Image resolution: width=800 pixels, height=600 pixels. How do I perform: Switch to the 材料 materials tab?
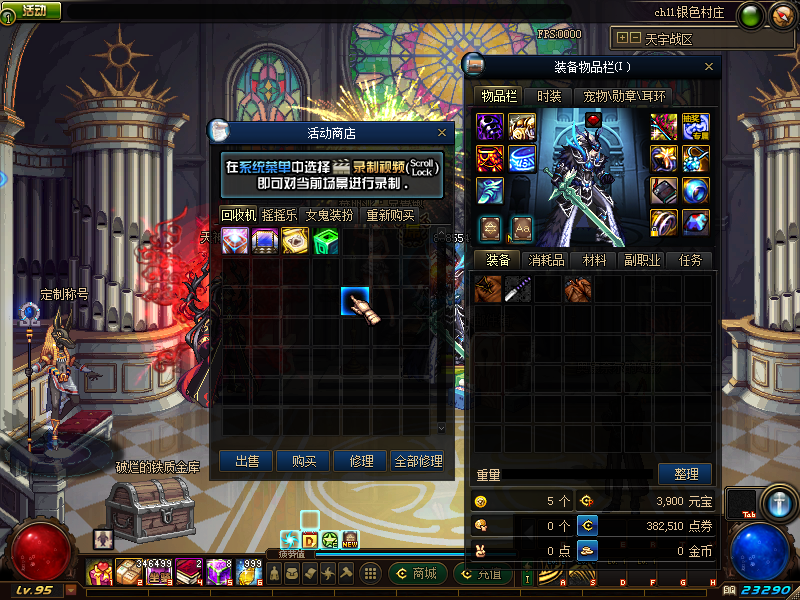click(594, 260)
